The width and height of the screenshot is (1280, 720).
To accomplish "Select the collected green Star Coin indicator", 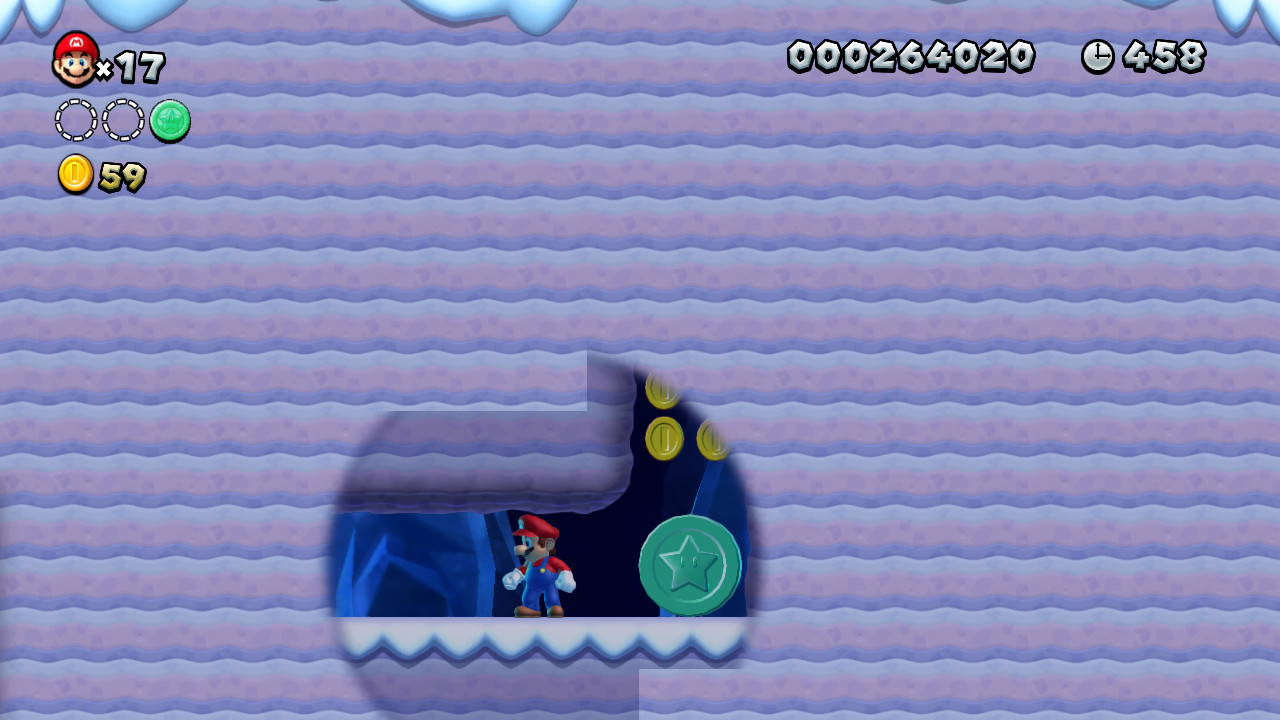I will point(168,120).
